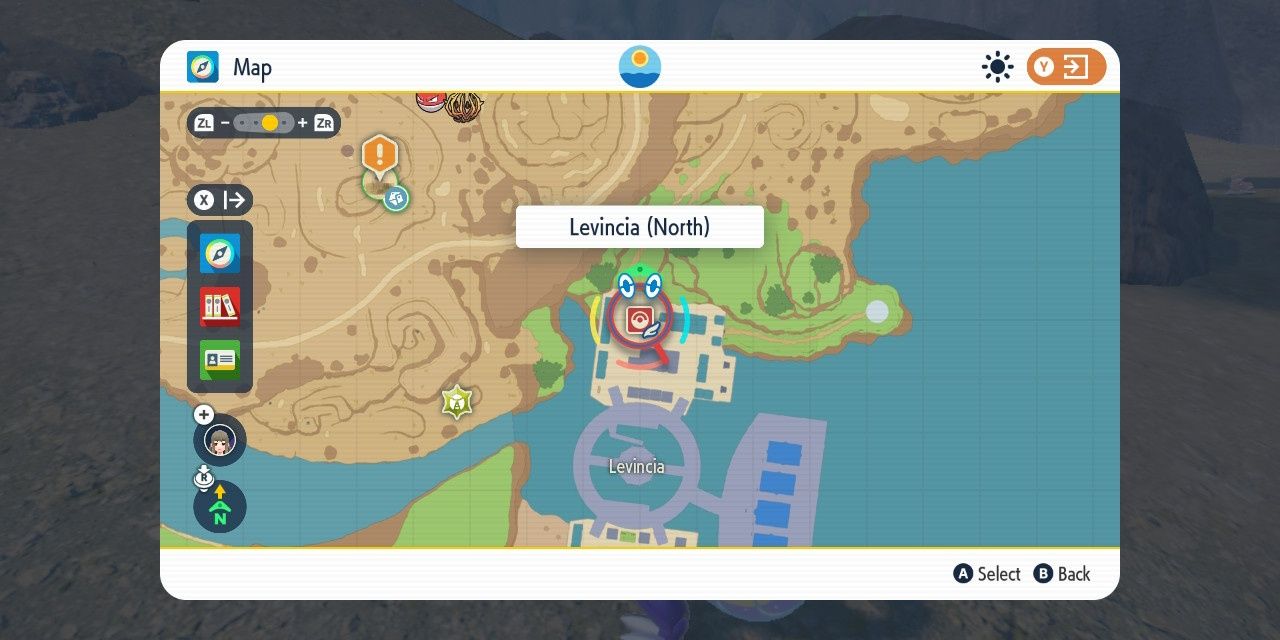
Task: Click the orange exclamation mark map marker
Action: click(x=380, y=155)
